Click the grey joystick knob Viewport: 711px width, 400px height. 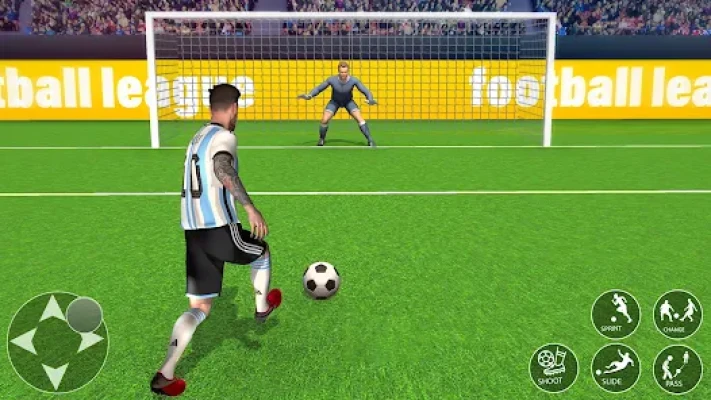pyautogui.click(x=84, y=315)
